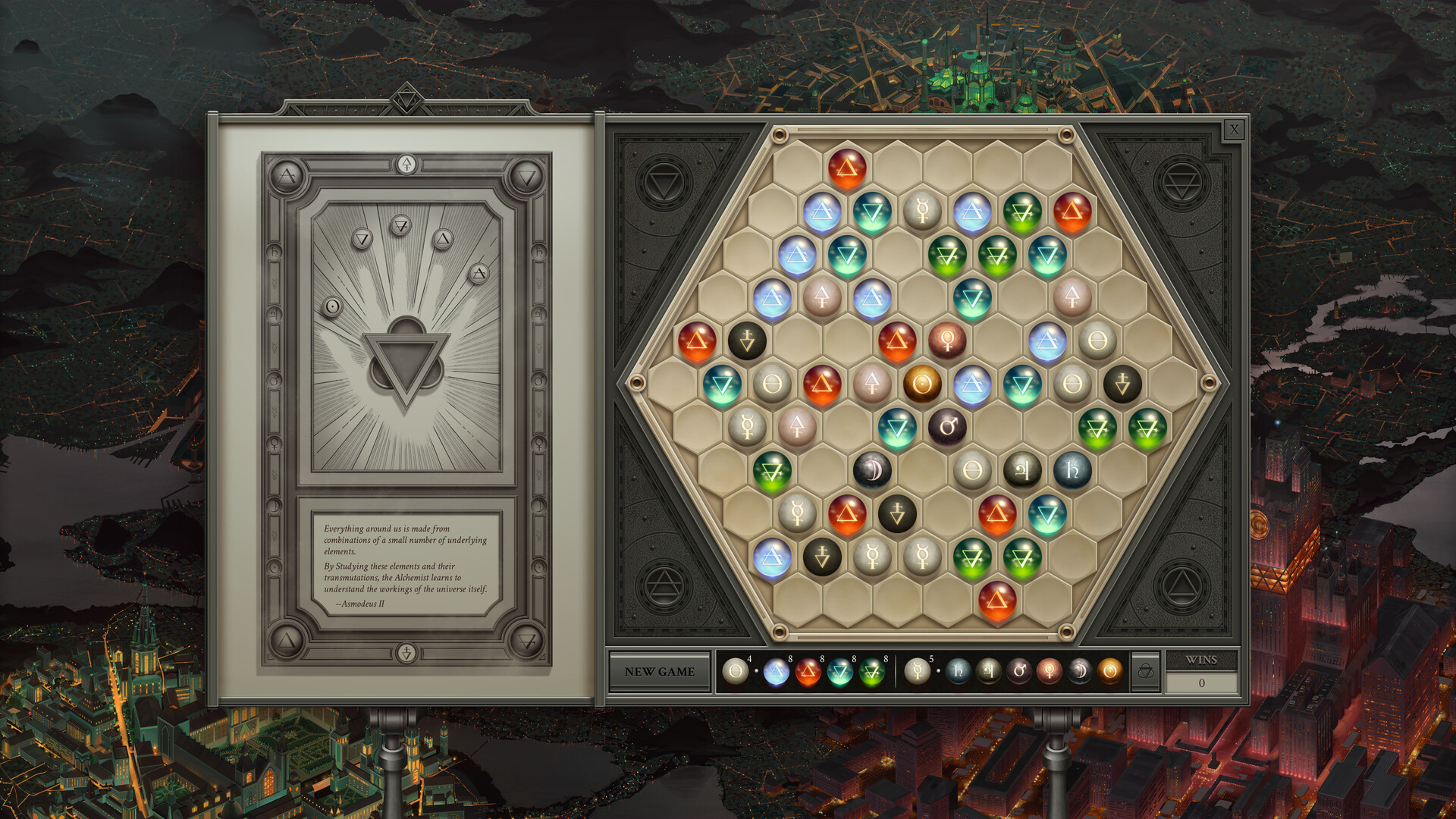
Task: Click the green Earth marble icon in the tray
Action: [x=872, y=673]
